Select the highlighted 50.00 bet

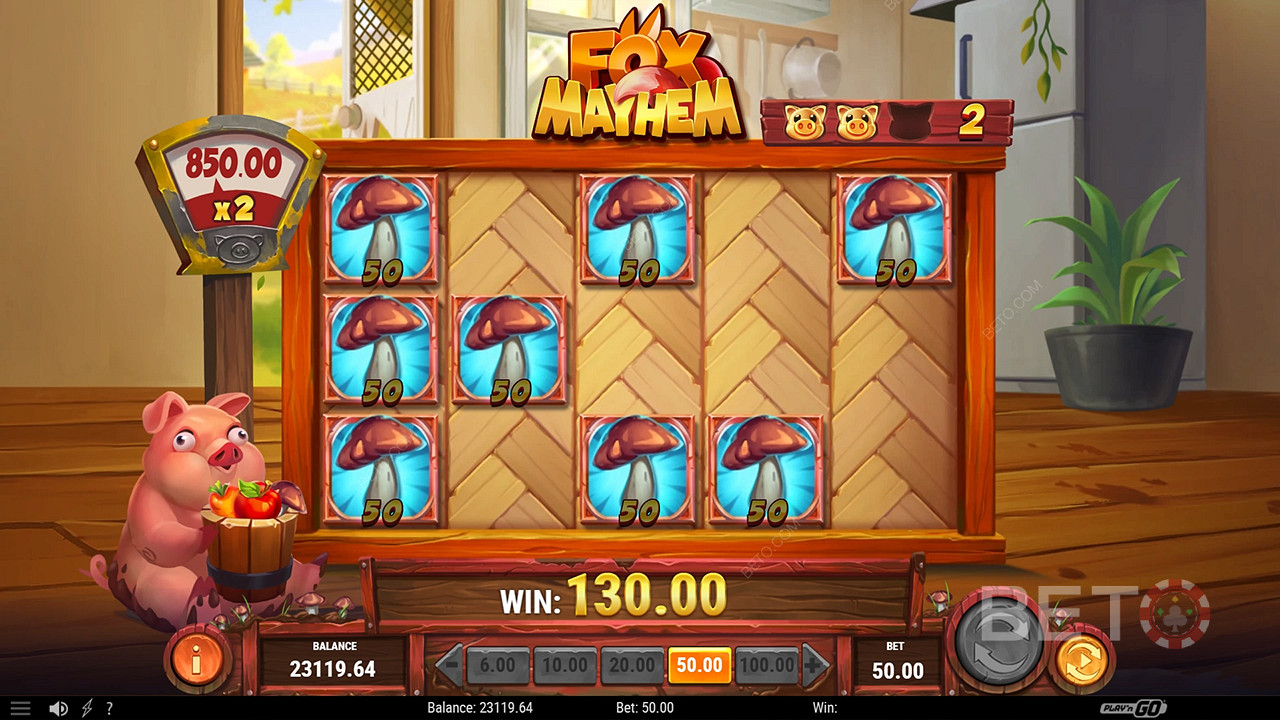coord(699,666)
